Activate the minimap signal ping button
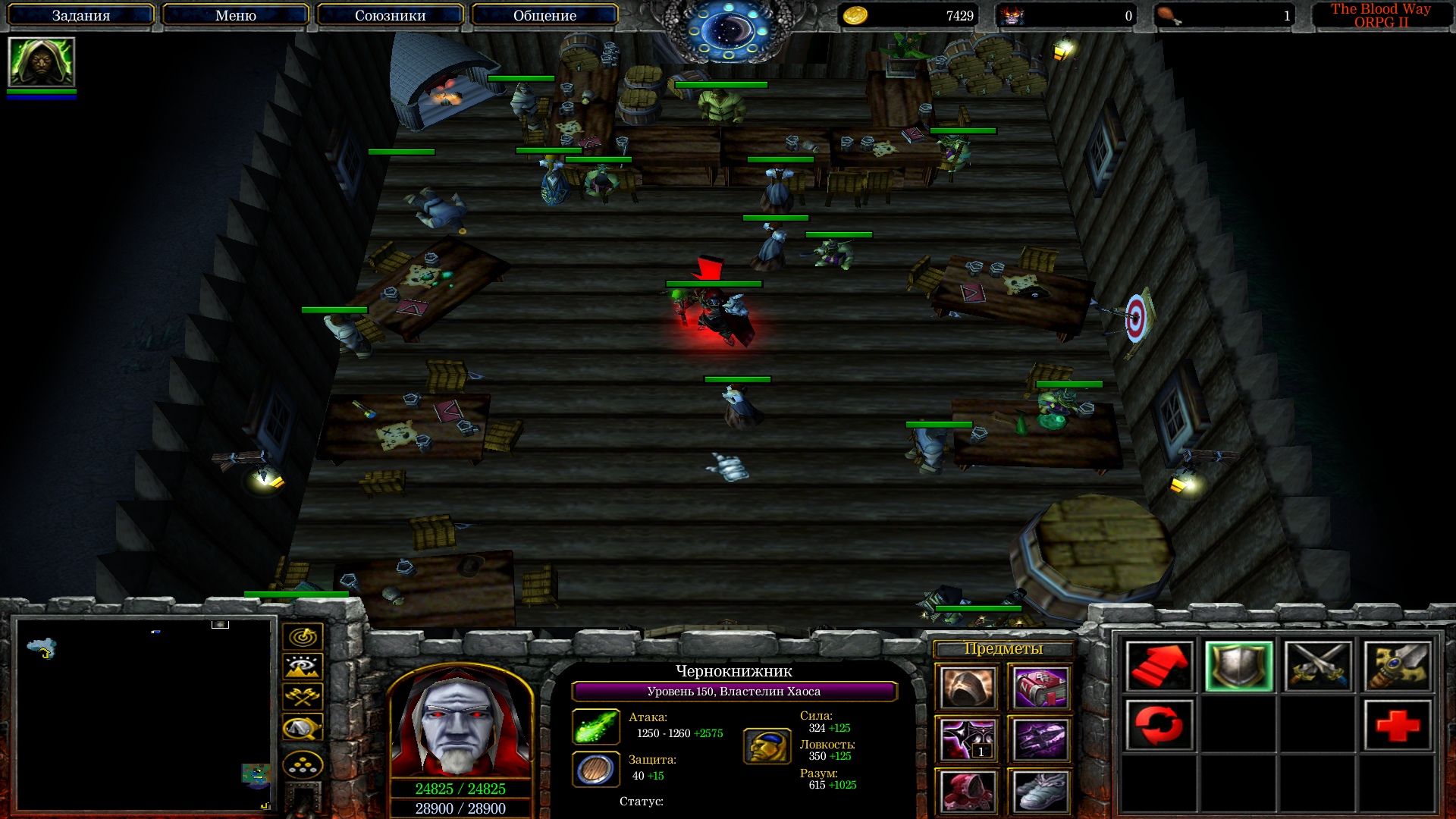The height and width of the screenshot is (819, 1456). (x=303, y=637)
